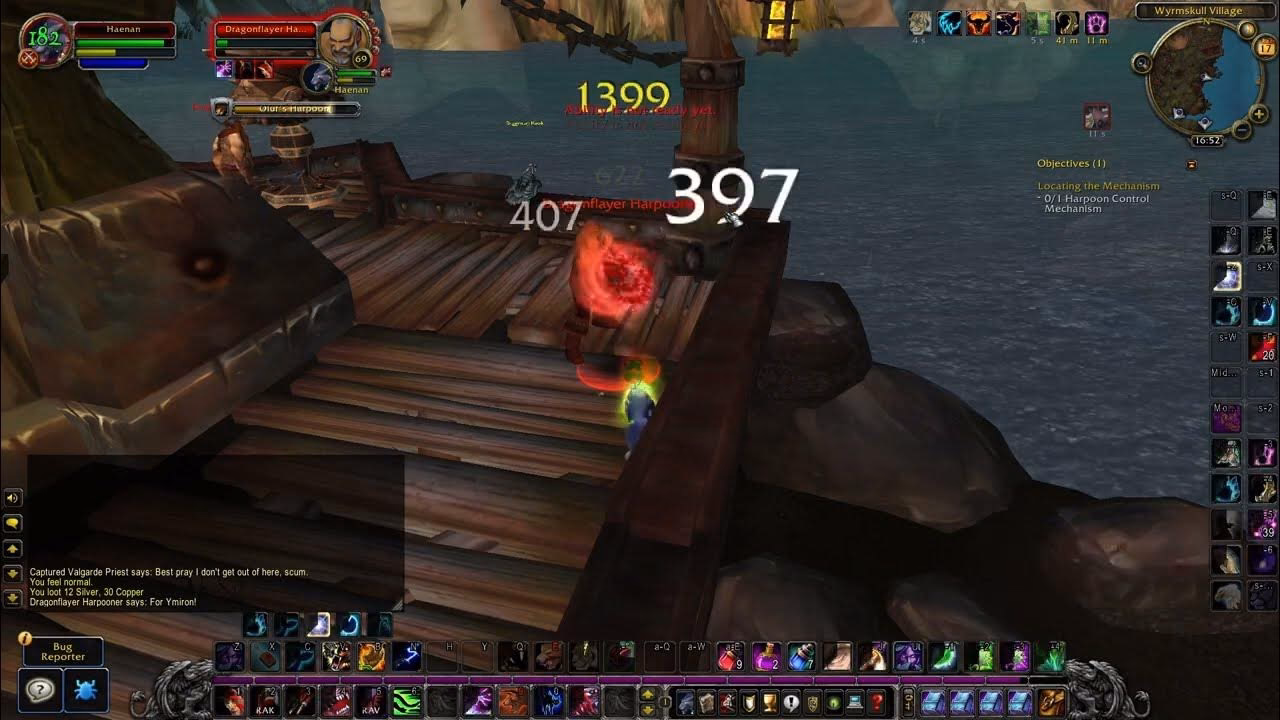Image resolution: width=1280 pixels, height=720 pixels.
Task: Collapse the Locating the Mechanism quest entry
Action: point(1100,186)
